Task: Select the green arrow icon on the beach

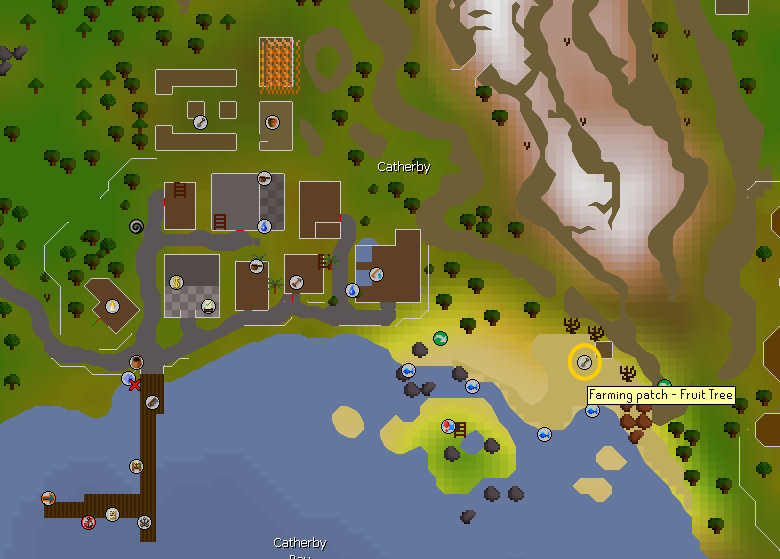Action: [439, 339]
